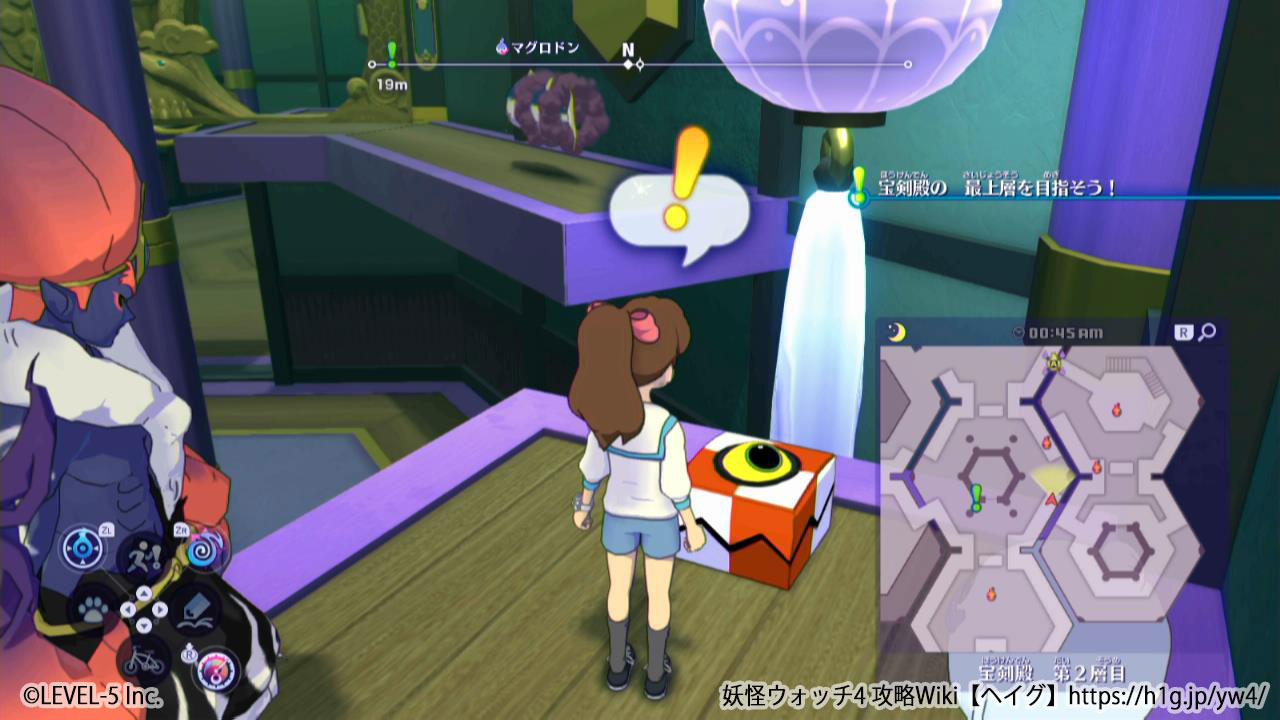Choose the paw print icon
The width and height of the screenshot is (1280, 720).
pos(92,609)
